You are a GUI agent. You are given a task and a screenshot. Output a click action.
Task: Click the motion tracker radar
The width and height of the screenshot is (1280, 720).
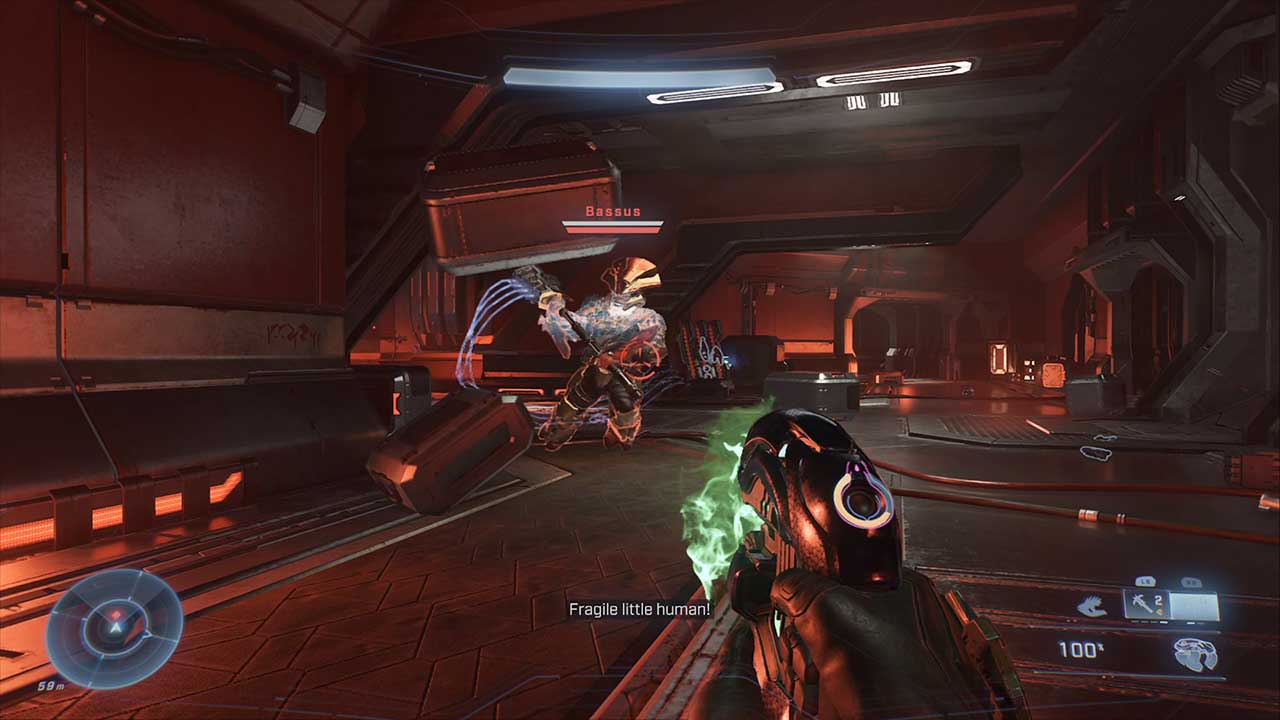[115, 628]
